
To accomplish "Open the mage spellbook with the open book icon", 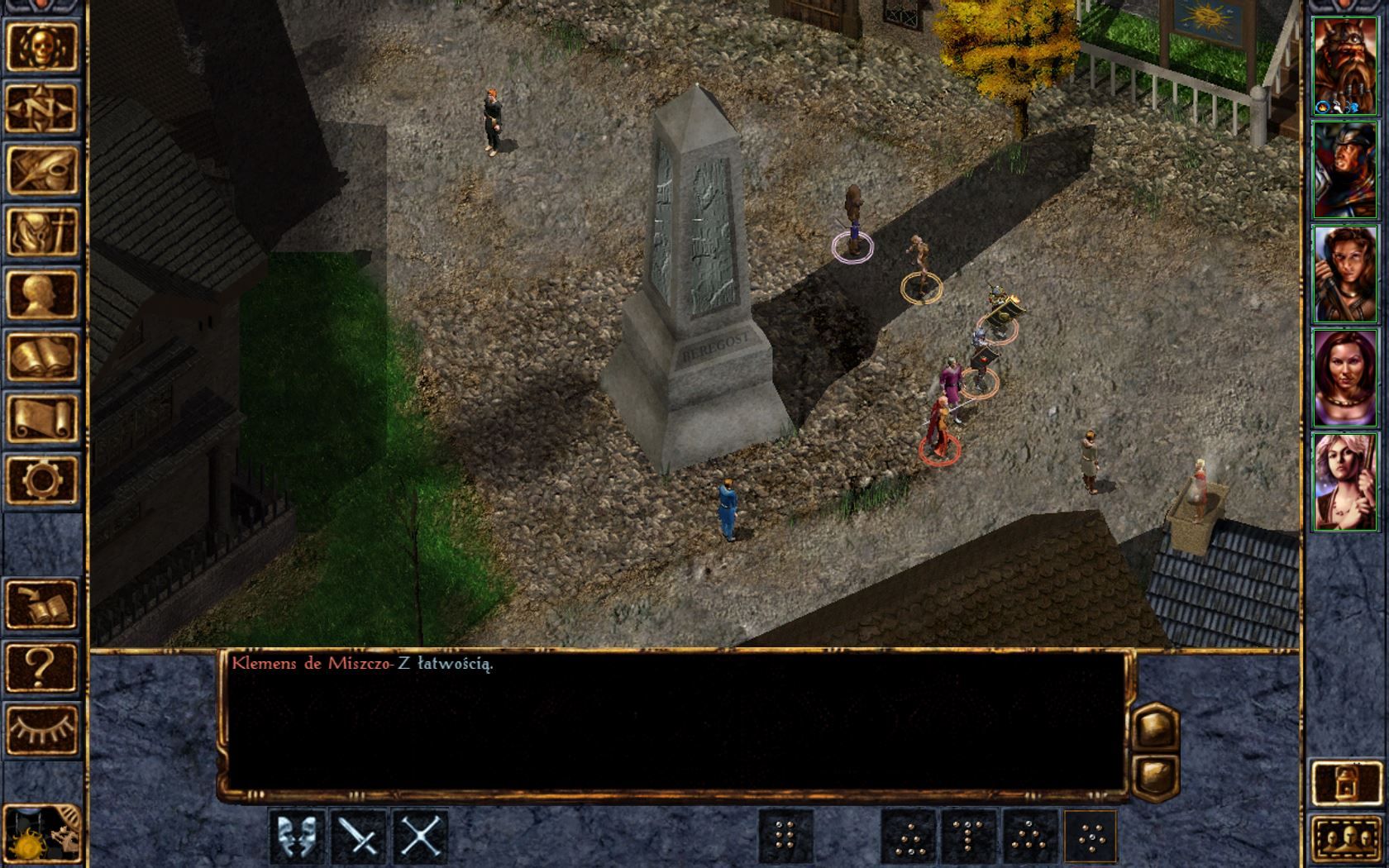I will pyautogui.click(x=42, y=355).
